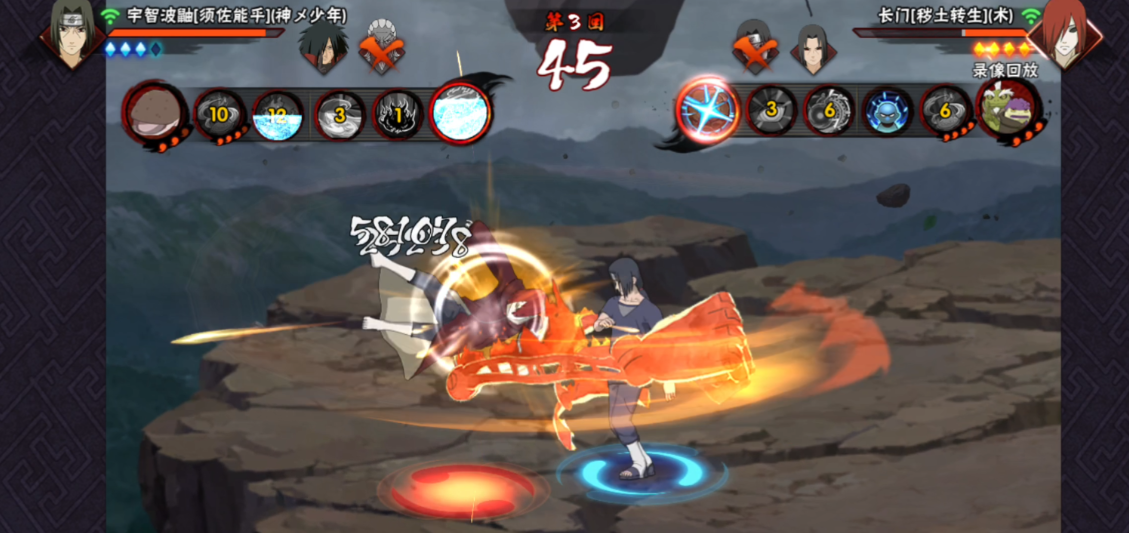This screenshot has height=533, width=1129.
Task: Activate the blue creature skill icon
Action: 886,111
